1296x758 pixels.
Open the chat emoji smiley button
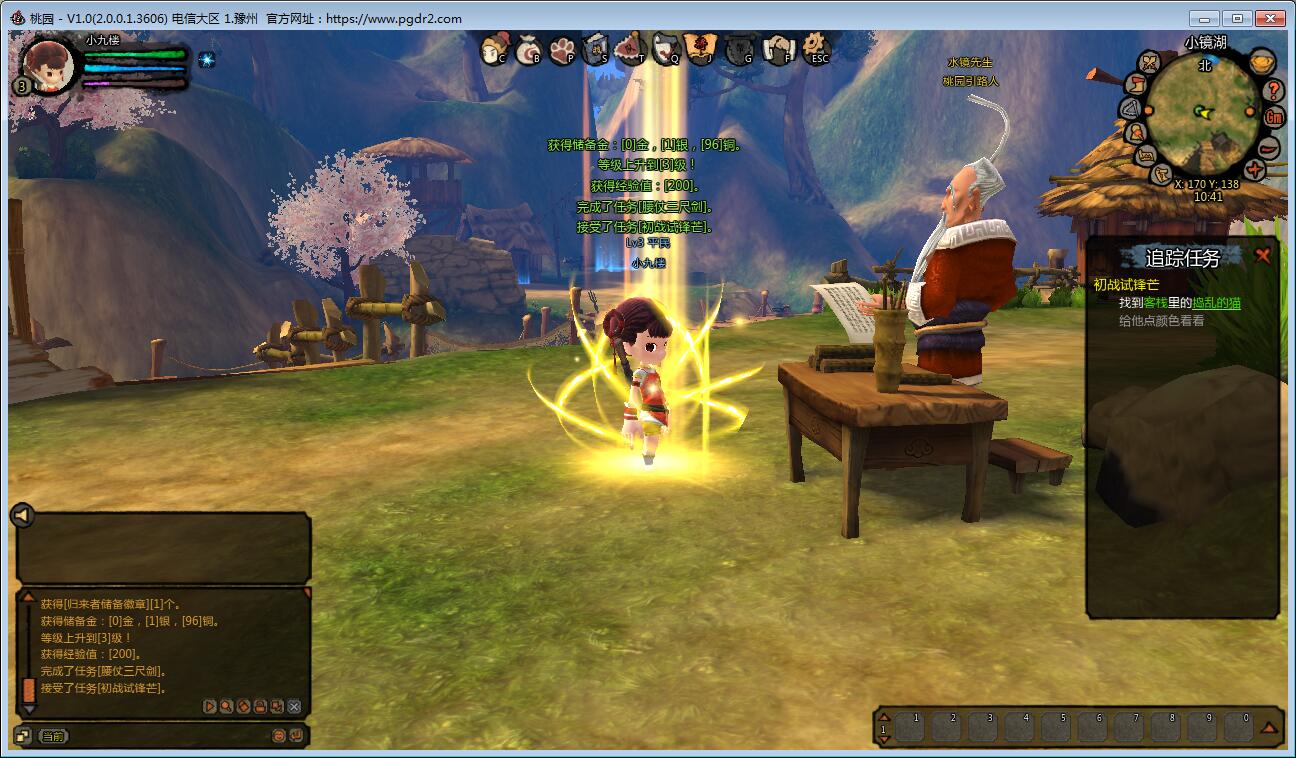[x=279, y=736]
